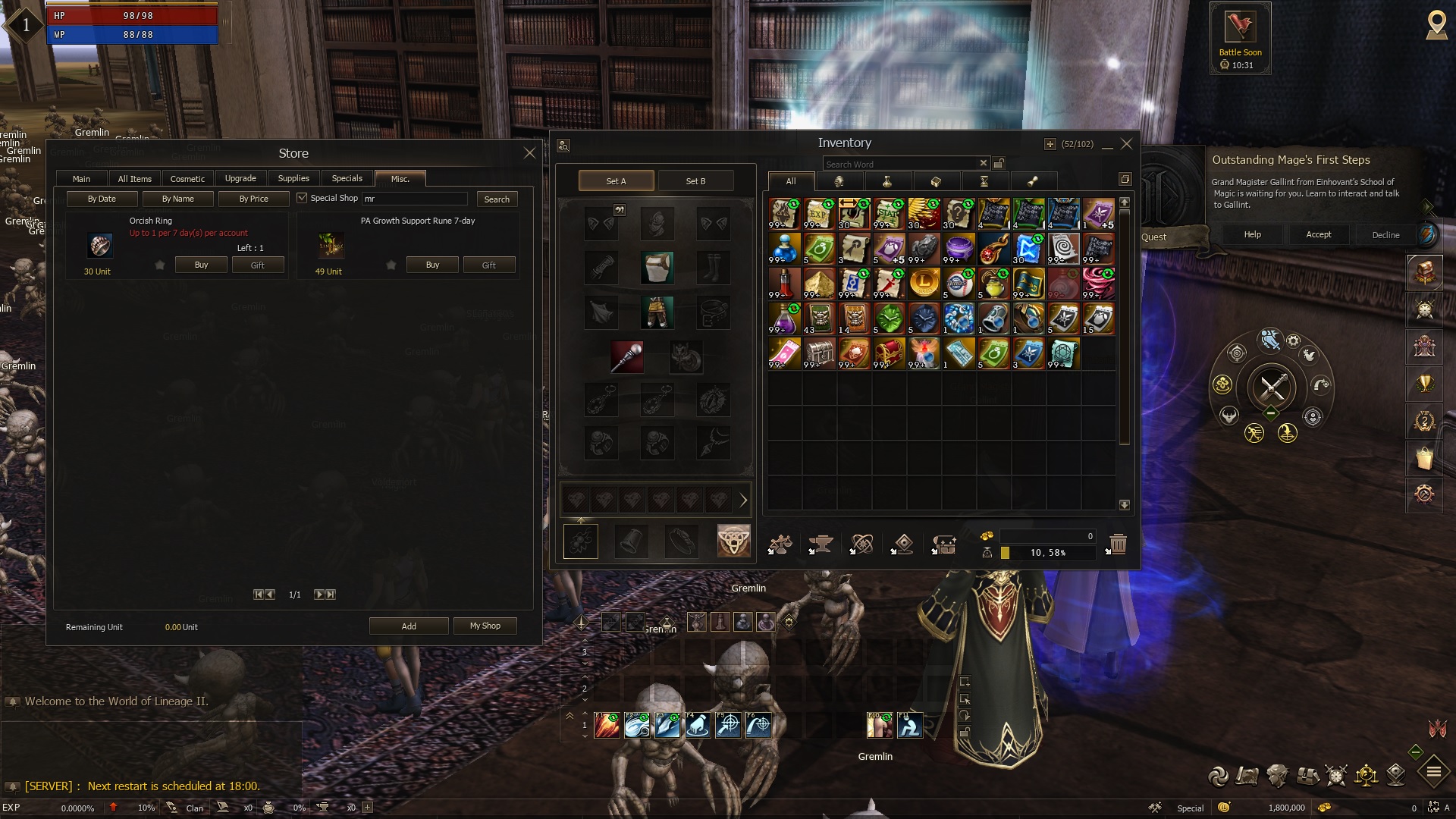Image resolution: width=1456 pixels, height=819 pixels.
Task: Click the Add unit button
Action: (409, 626)
